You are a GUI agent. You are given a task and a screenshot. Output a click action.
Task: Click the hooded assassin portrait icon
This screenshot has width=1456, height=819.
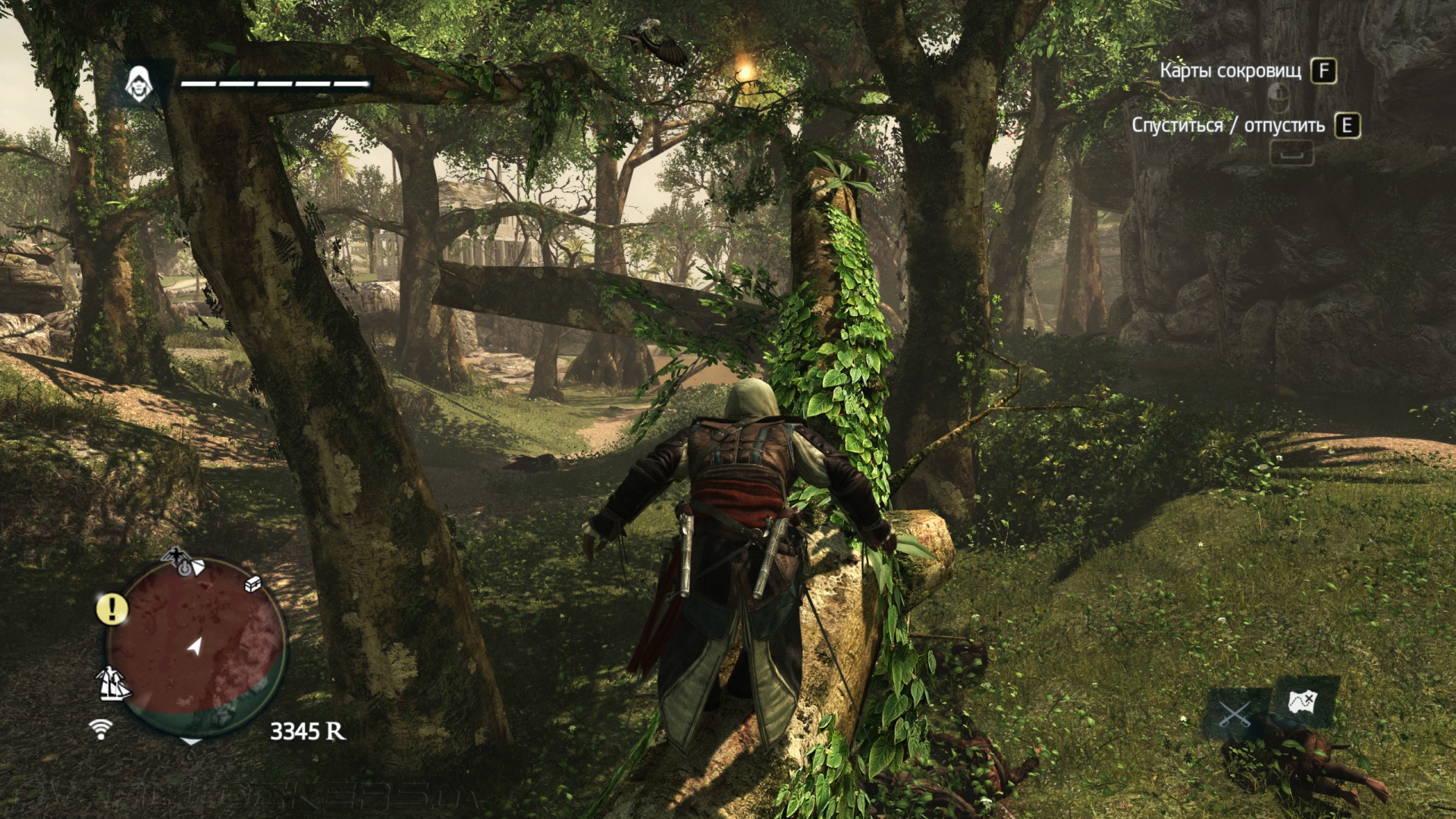coord(138,83)
